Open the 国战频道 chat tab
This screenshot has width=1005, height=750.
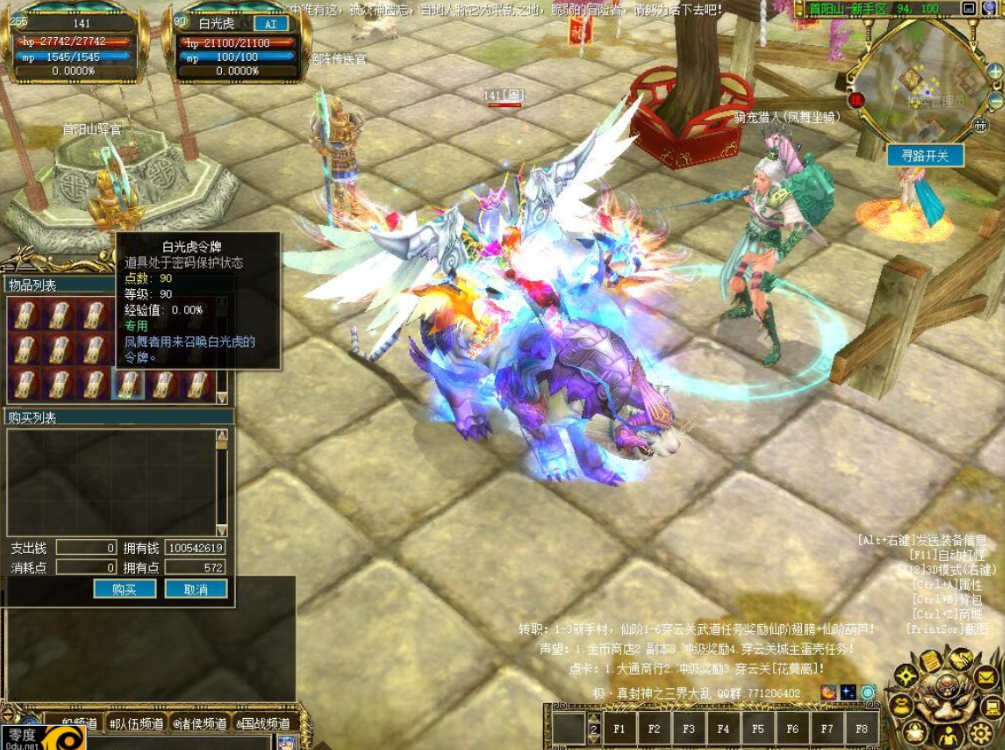pos(262,723)
